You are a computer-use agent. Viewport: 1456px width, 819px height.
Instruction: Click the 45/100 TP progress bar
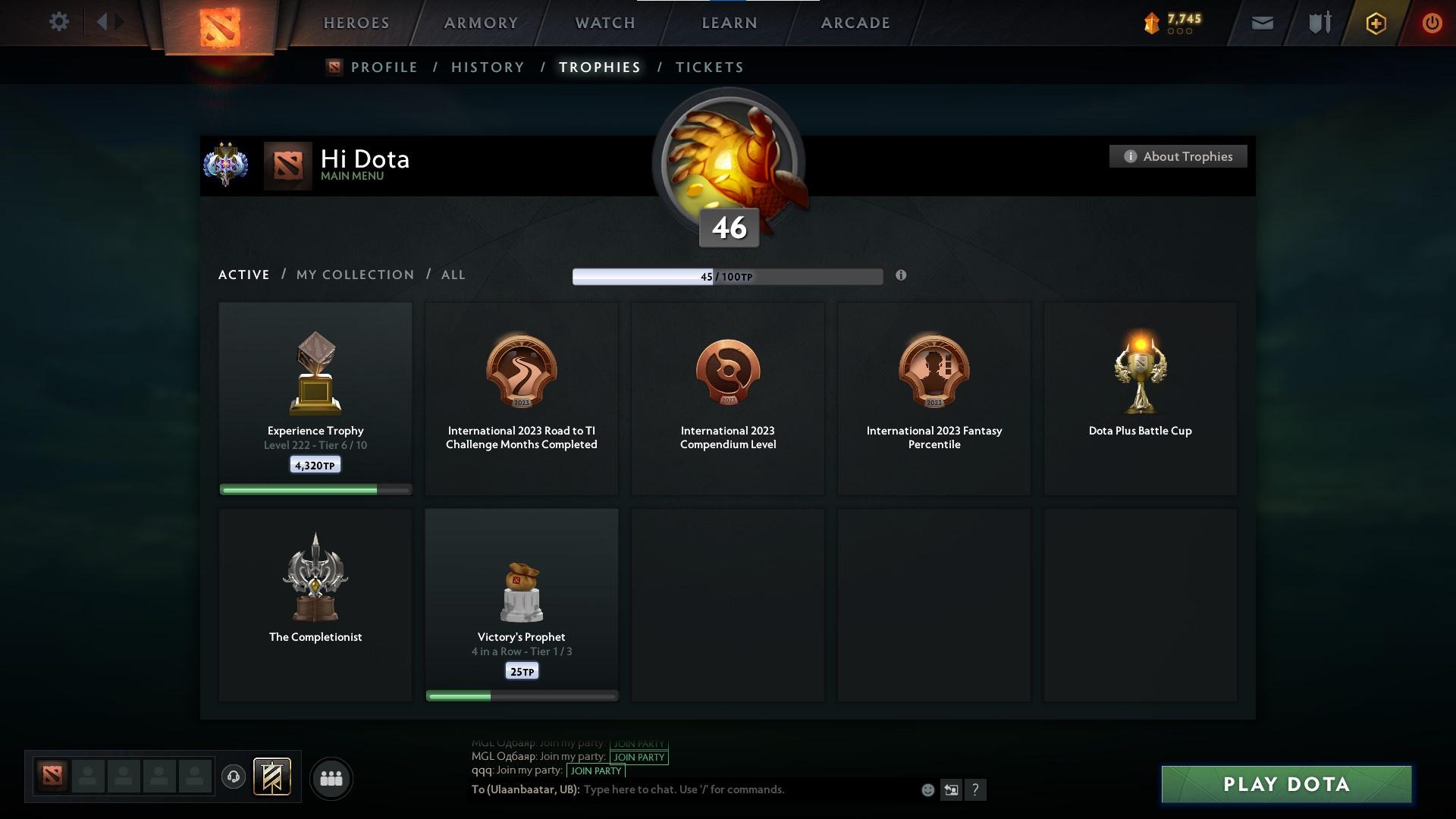[726, 276]
